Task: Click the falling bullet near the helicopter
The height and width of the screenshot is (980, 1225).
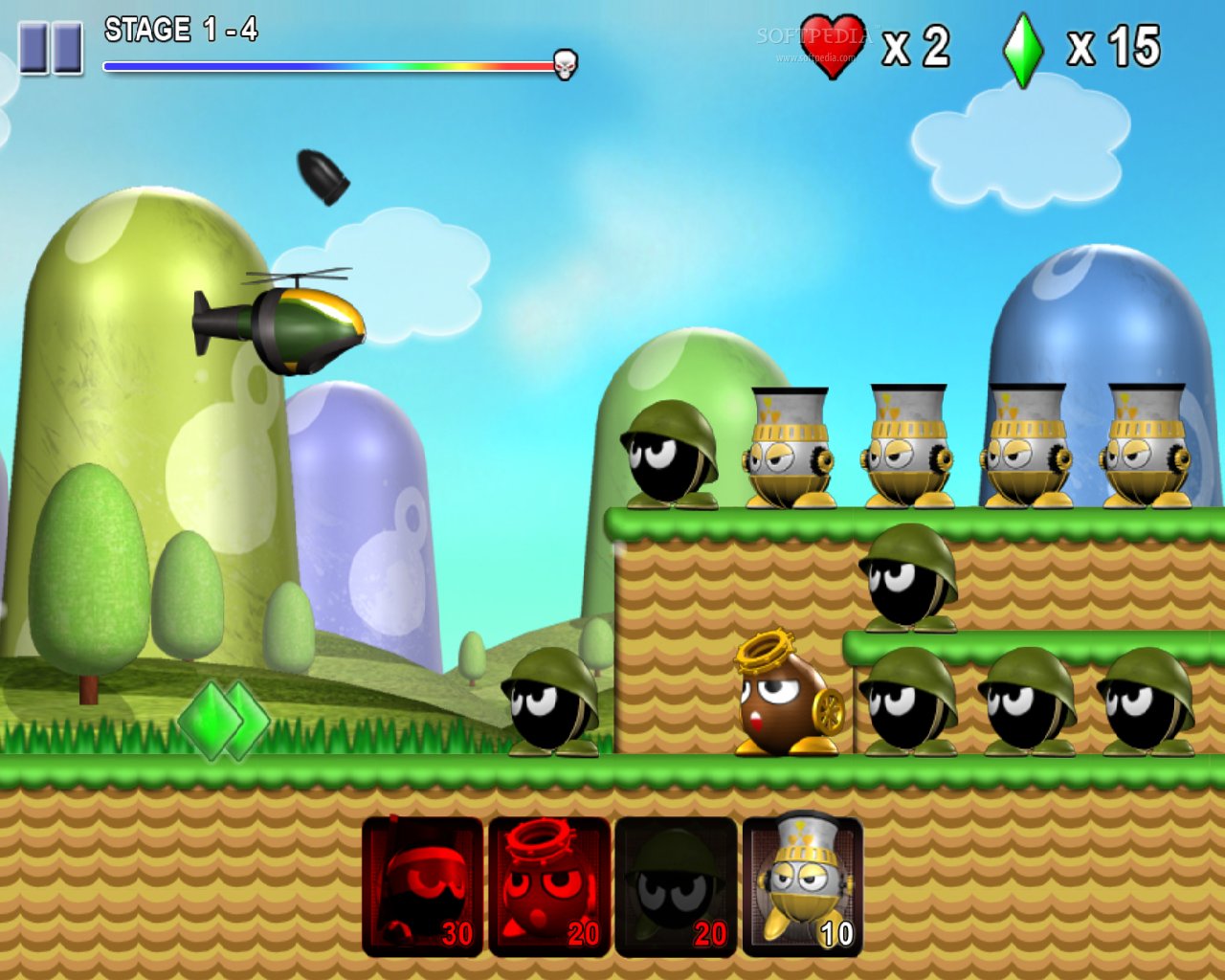Action: pos(325,177)
